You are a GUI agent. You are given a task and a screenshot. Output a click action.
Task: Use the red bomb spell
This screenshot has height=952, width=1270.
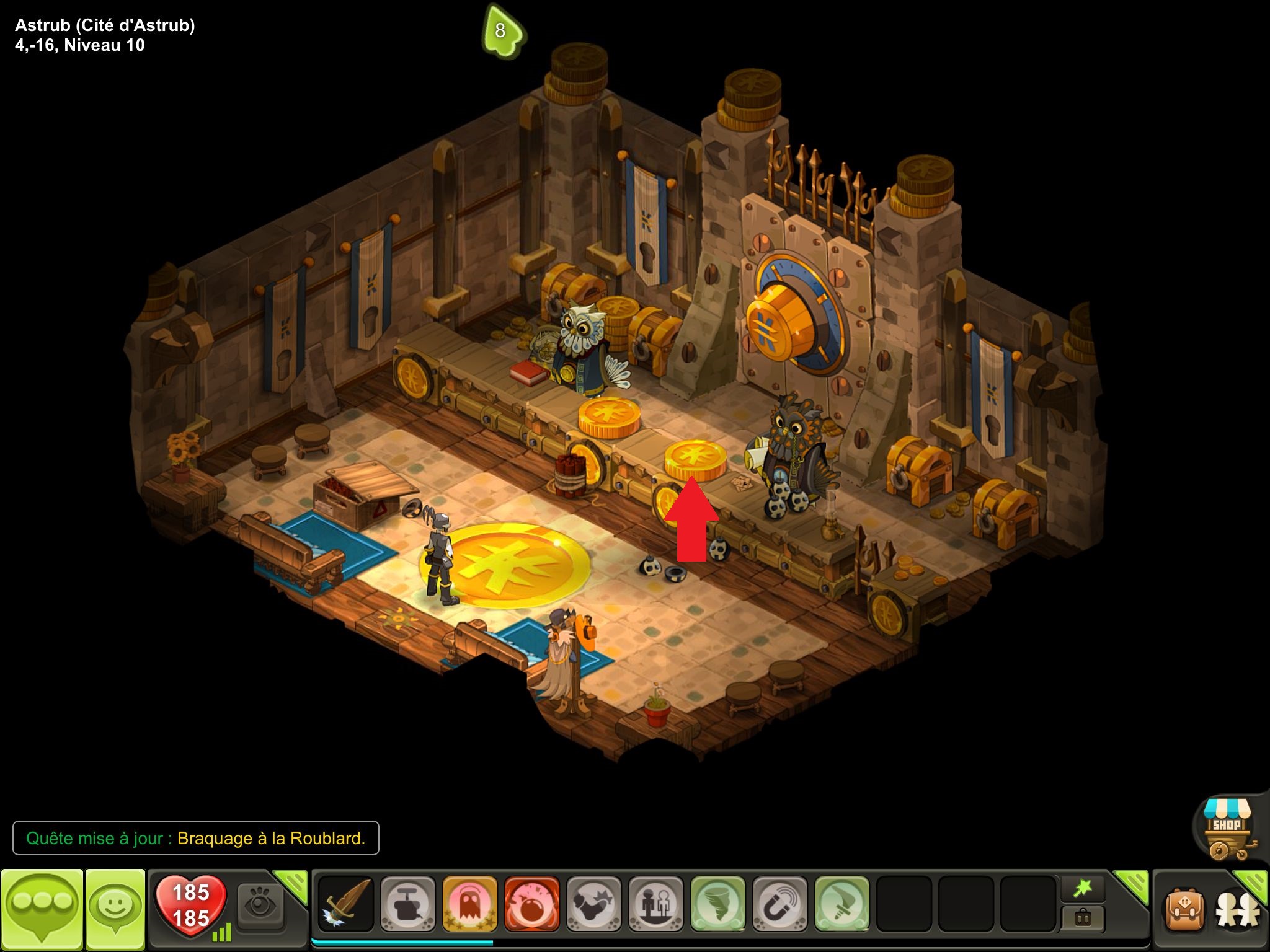click(x=531, y=904)
